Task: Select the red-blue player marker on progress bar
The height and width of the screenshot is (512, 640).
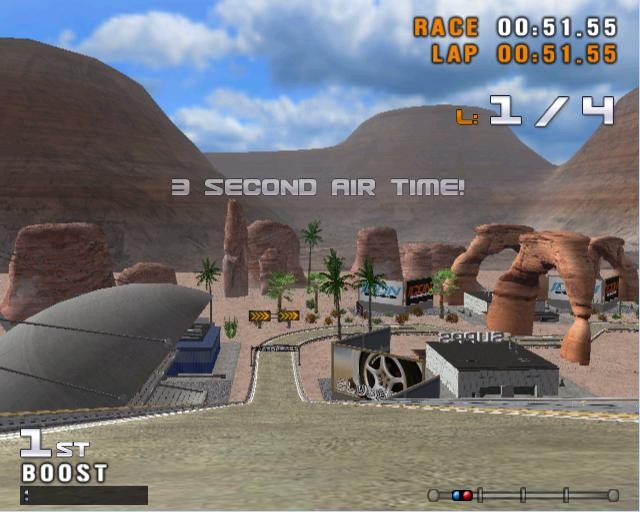Action: click(462, 495)
